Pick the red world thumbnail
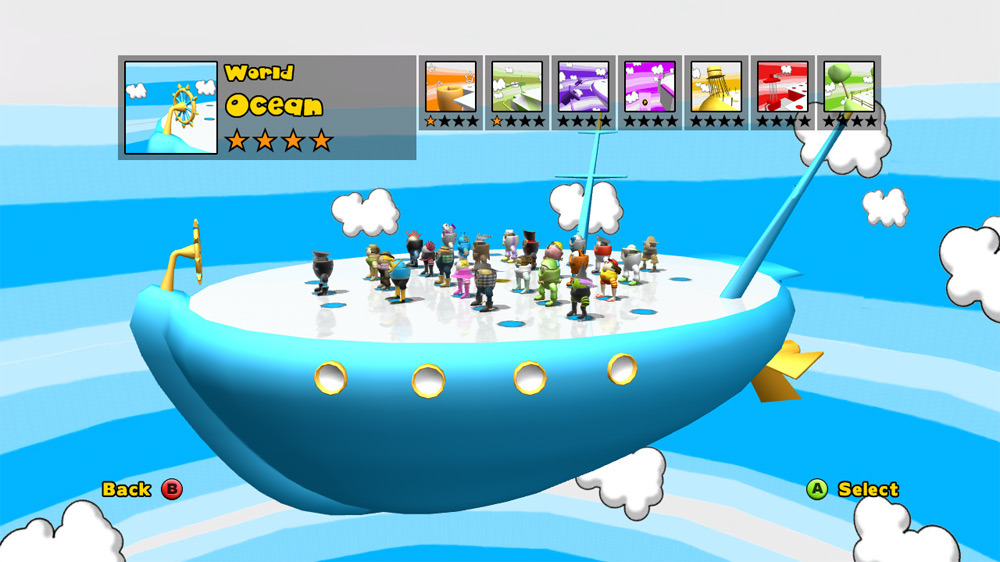This screenshot has width=1000, height=562. click(782, 87)
